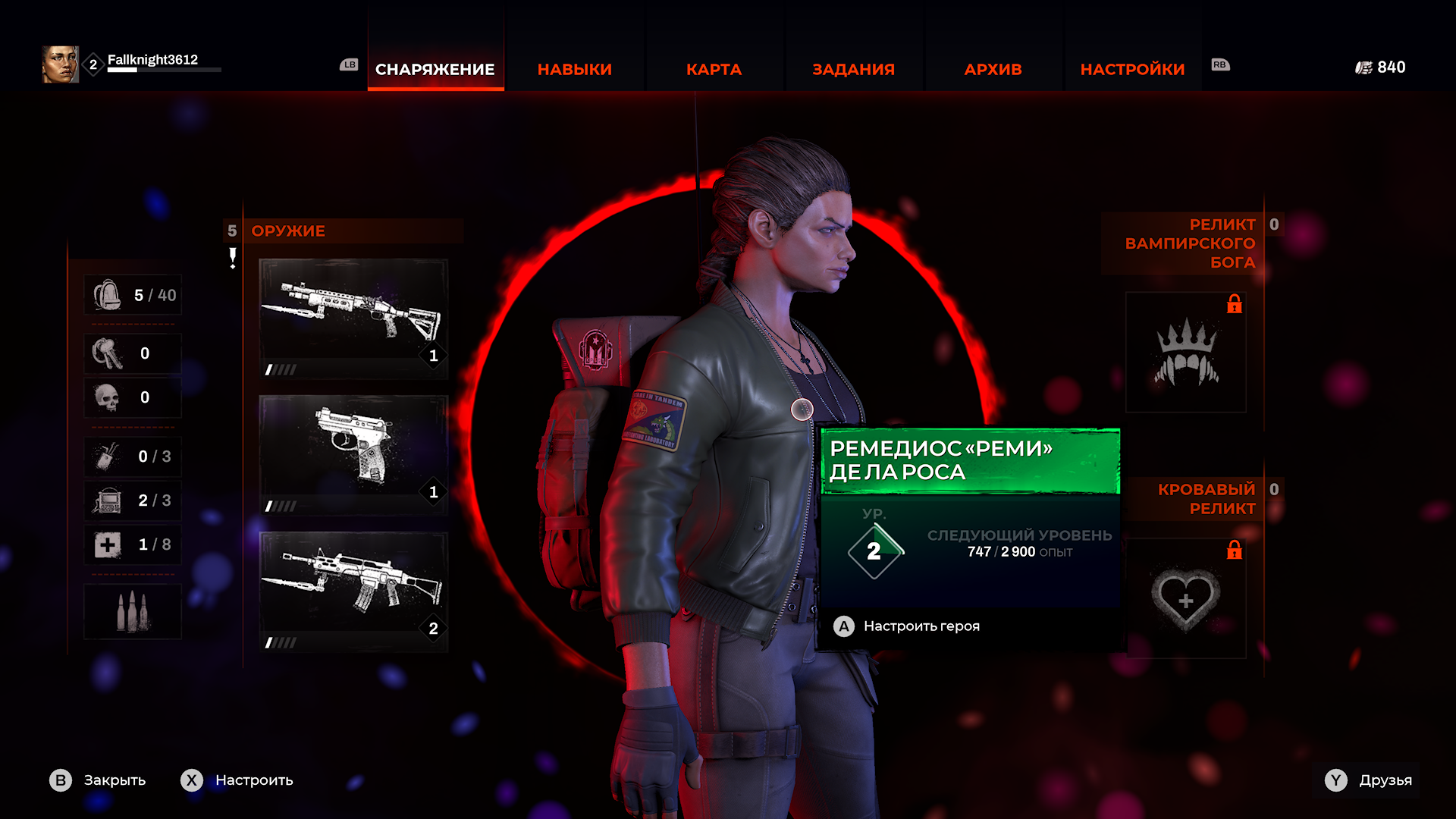Viewport: 1456px width, 819px height.
Task: Show the Задания tab
Action: (853, 69)
